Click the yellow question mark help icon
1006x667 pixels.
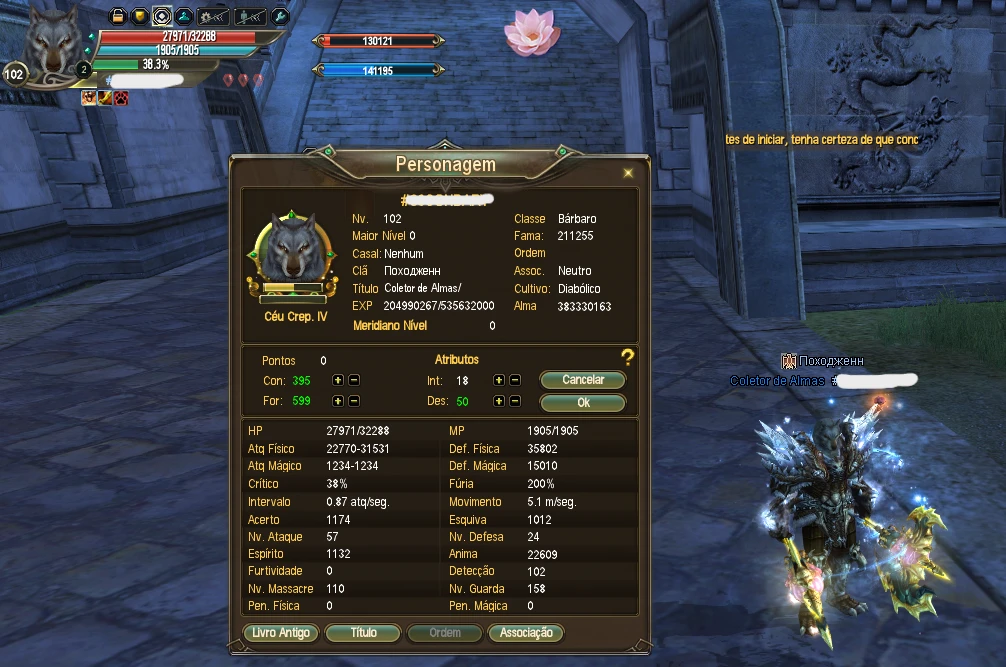coord(628,357)
